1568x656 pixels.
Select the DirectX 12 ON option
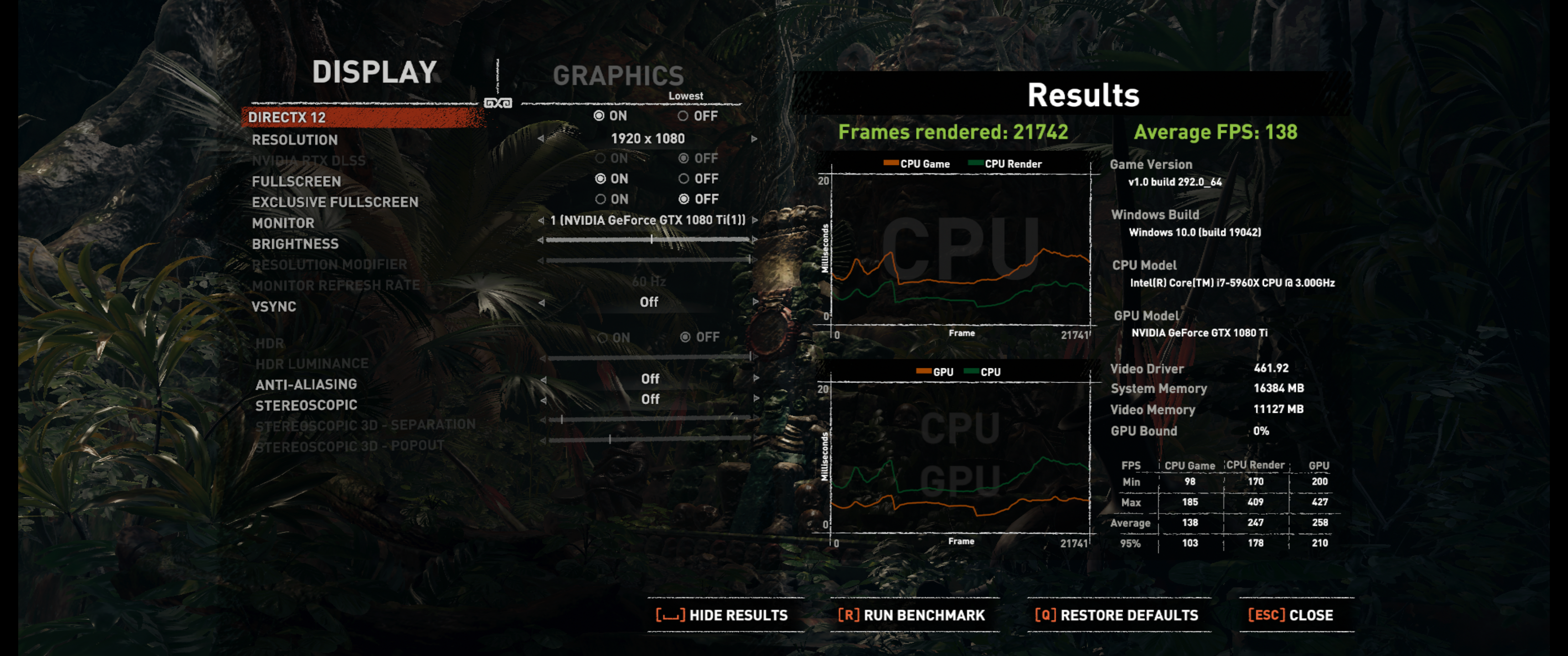tap(599, 116)
